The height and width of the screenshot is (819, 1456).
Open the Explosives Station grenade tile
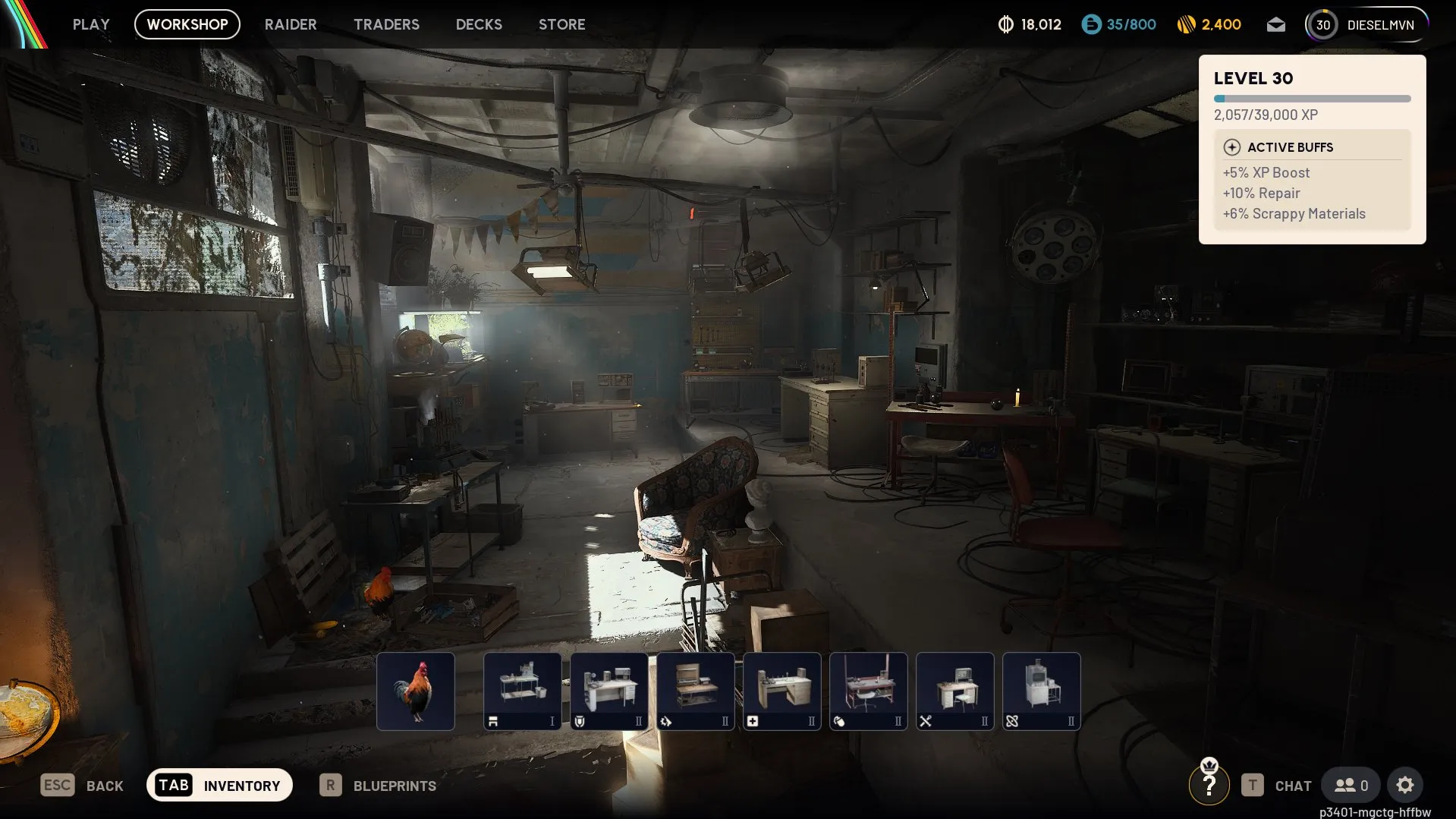coord(869,691)
